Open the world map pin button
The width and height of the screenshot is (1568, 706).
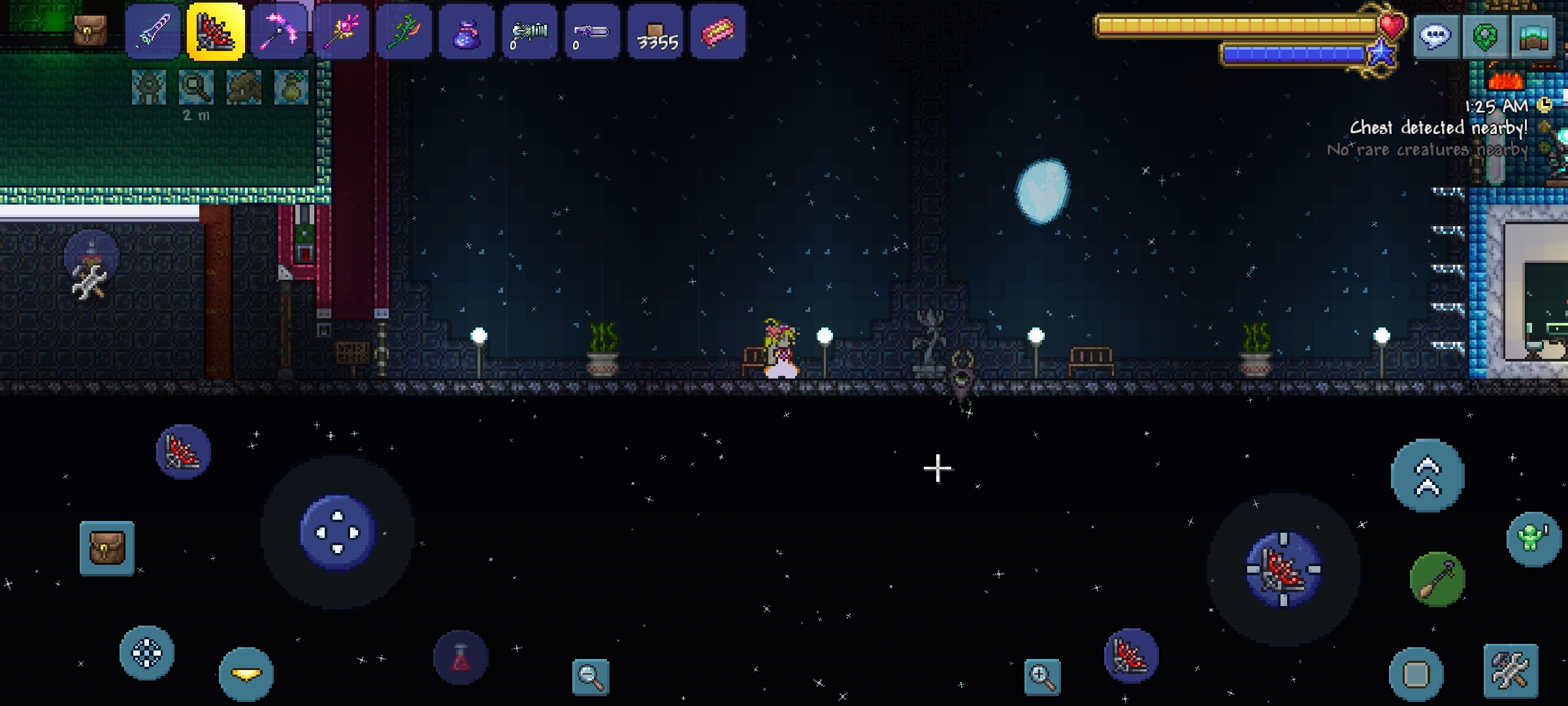click(1484, 36)
